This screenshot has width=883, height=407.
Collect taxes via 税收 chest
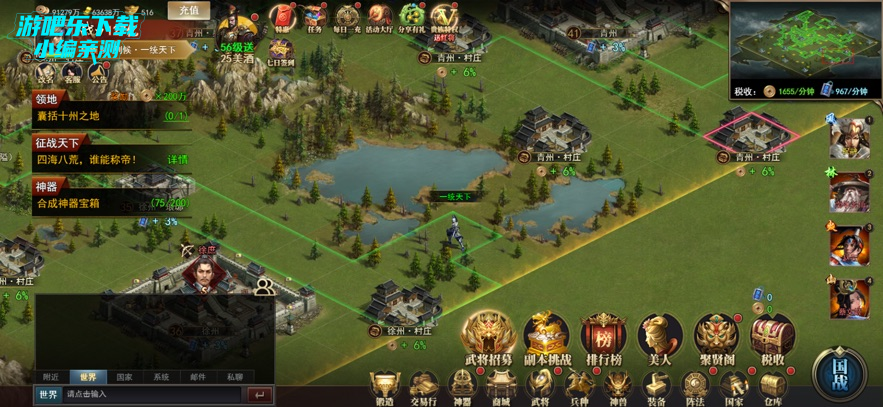772,338
